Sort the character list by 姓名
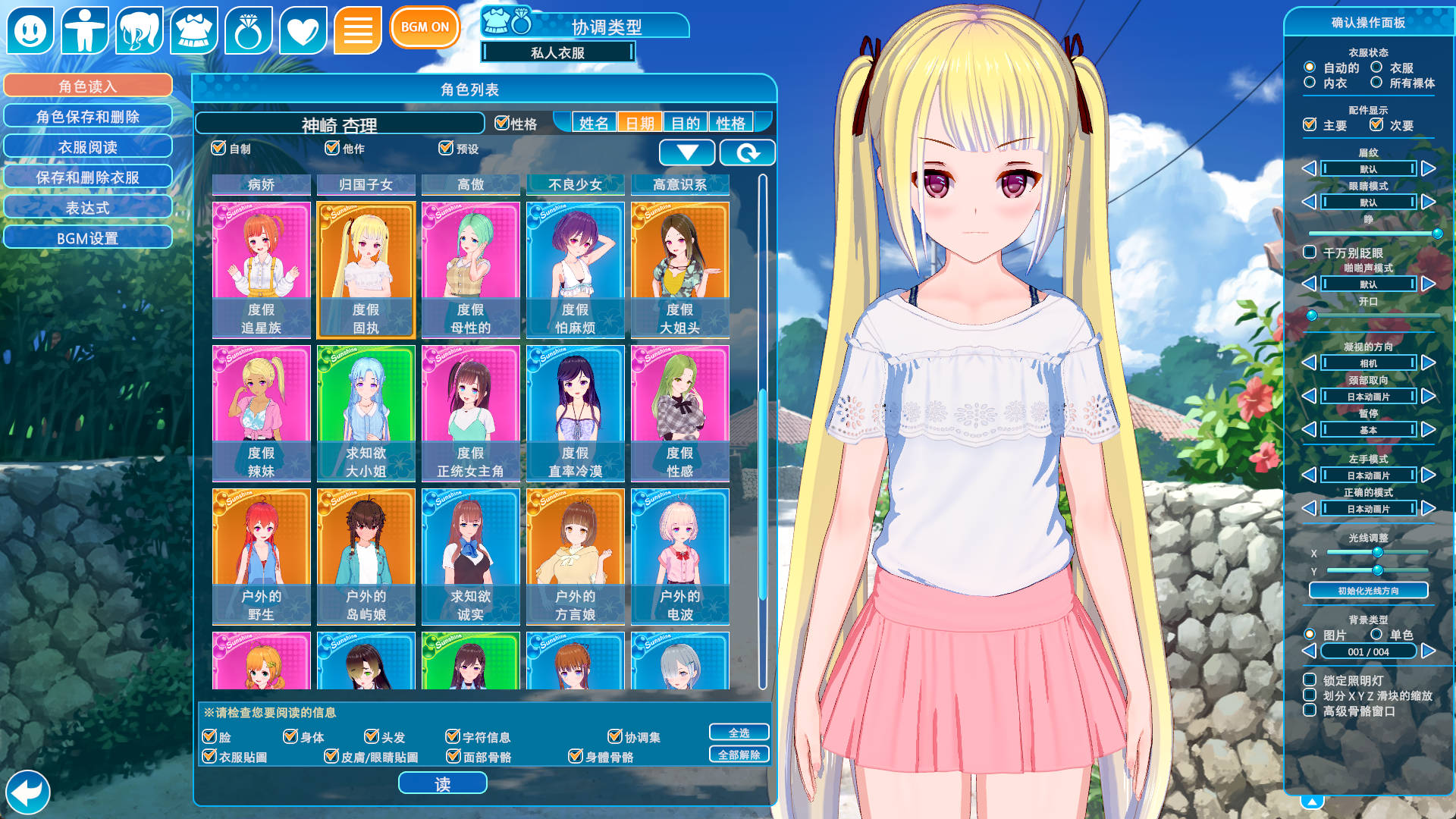 [594, 123]
